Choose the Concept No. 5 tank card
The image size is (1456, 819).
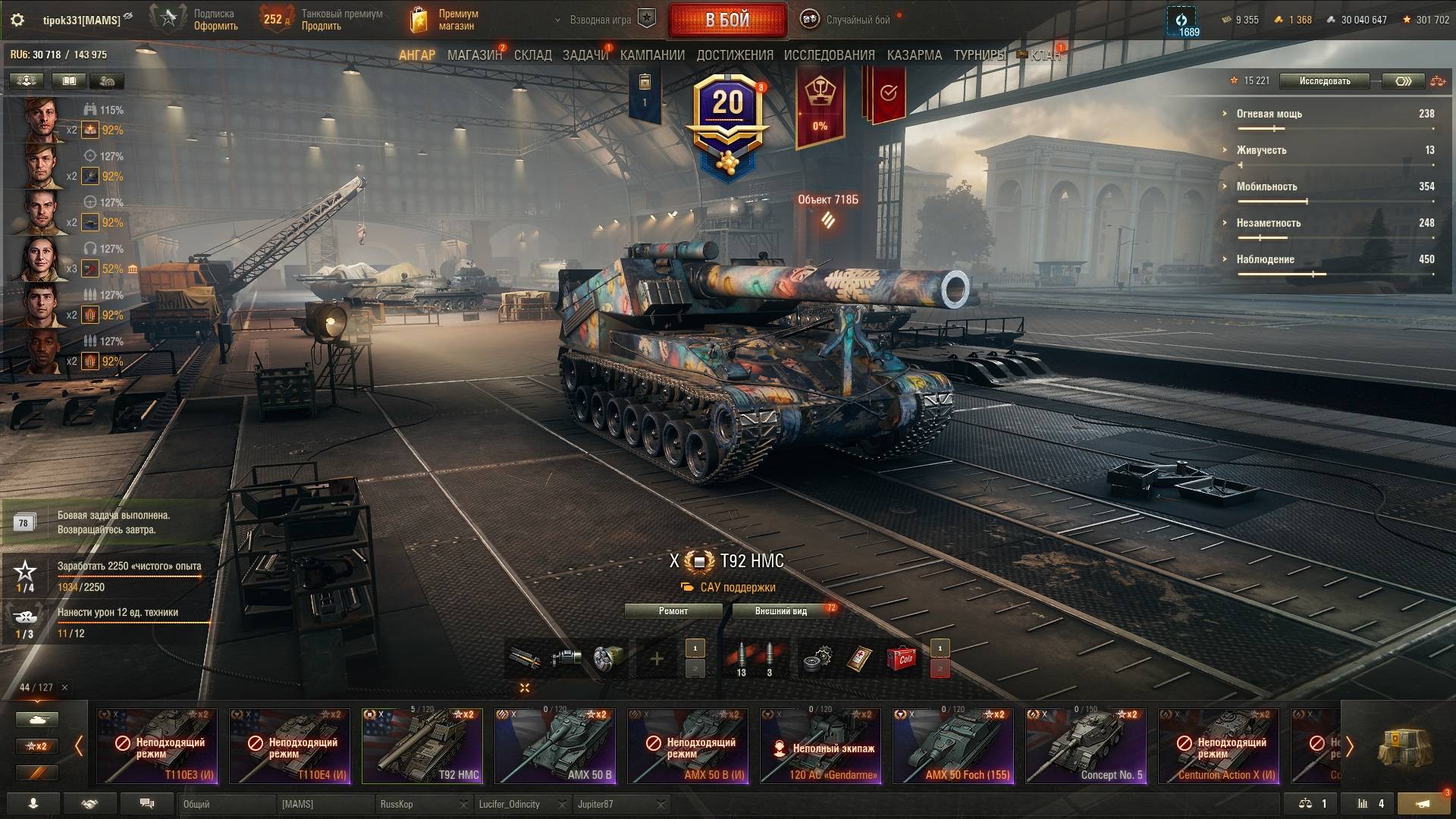[1086, 746]
